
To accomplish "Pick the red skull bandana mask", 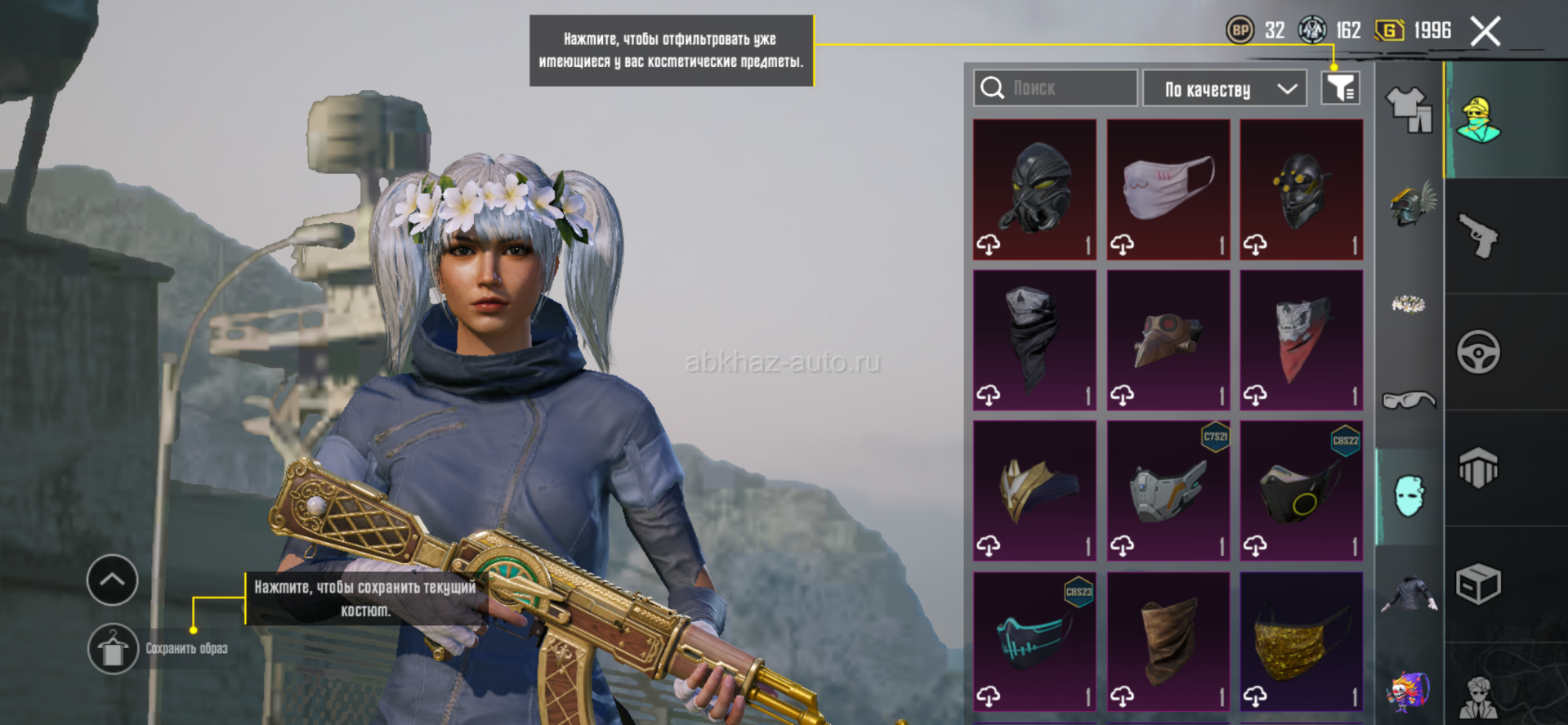I will pyautogui.click(x=1301, y=340).
